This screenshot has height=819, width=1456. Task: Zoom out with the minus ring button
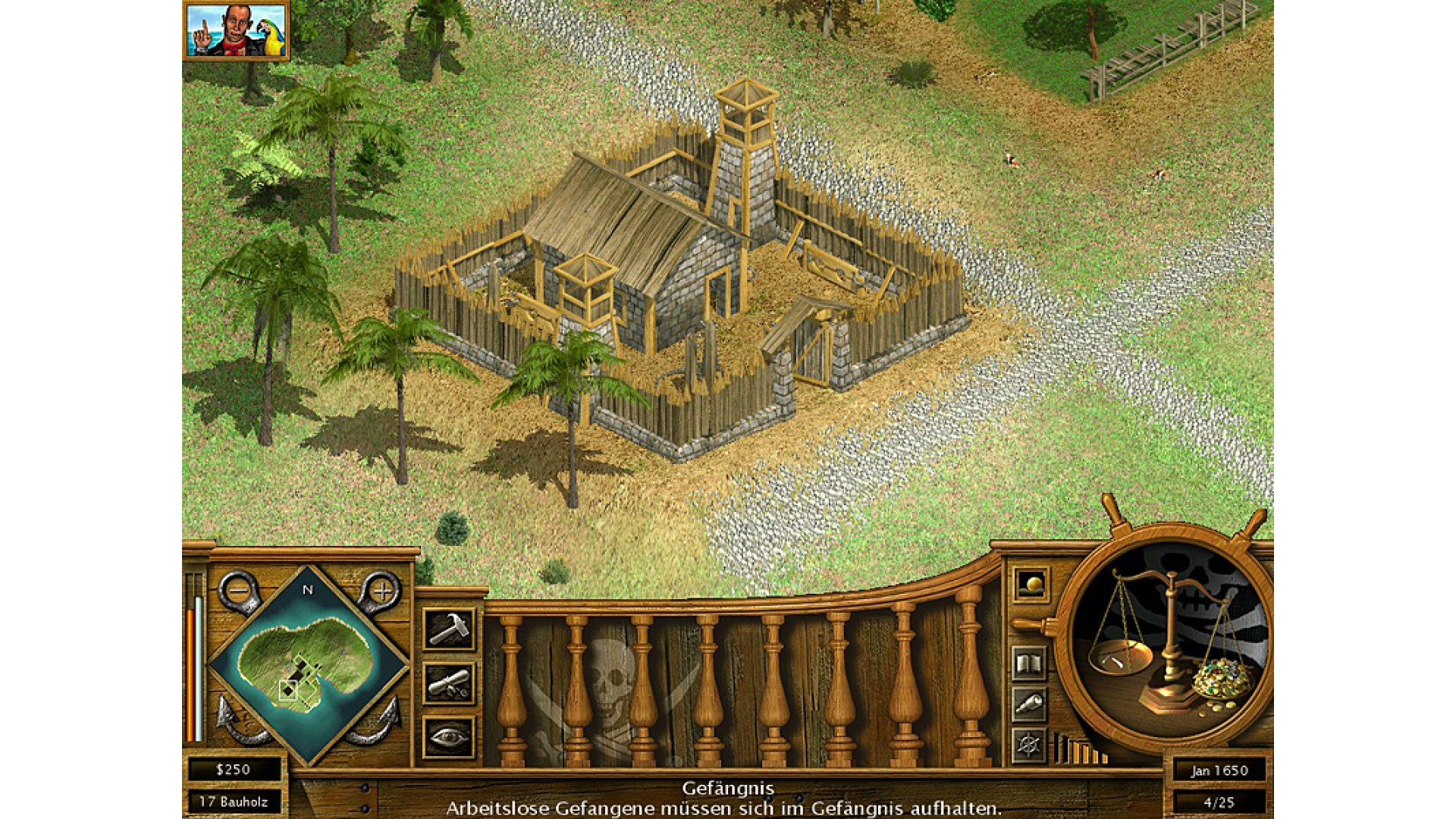click(239, 590)
